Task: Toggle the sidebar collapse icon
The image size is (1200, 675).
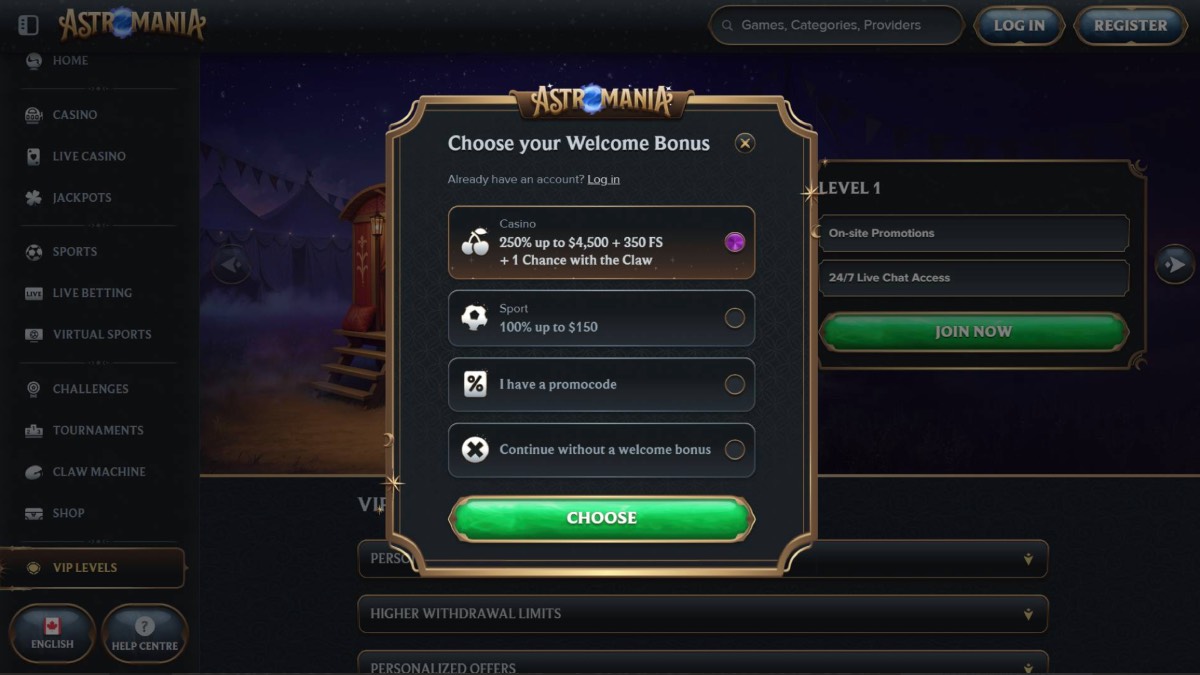Action: [29, 25]
